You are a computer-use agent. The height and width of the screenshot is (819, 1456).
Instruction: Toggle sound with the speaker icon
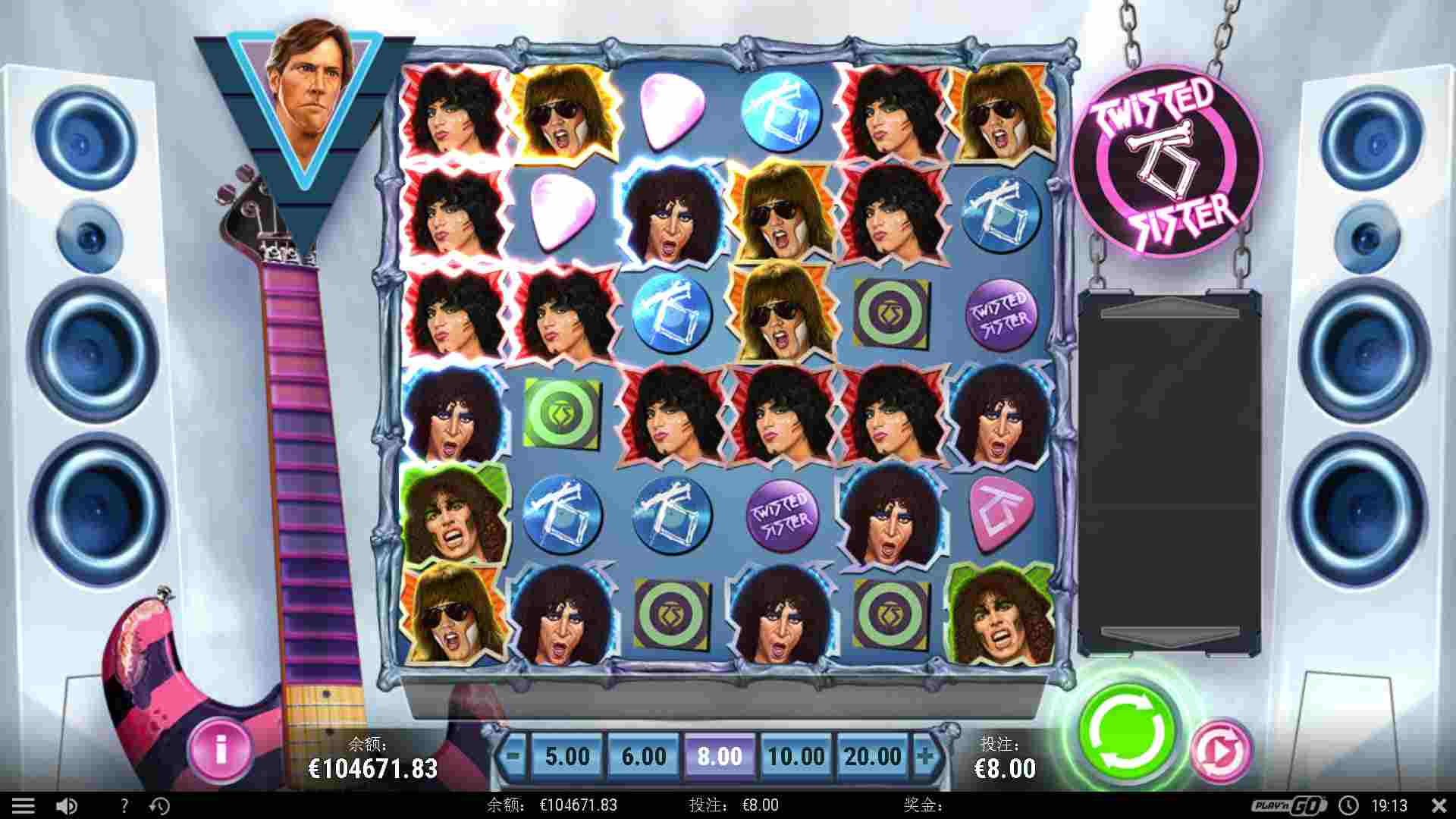pos(67,805)
